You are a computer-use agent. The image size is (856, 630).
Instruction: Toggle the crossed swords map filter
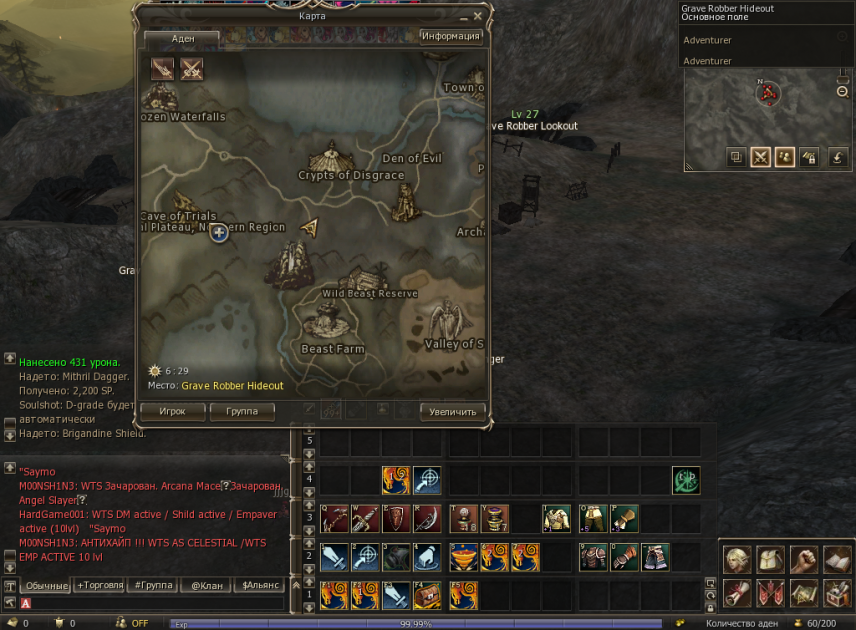click(x=191, y=68)
